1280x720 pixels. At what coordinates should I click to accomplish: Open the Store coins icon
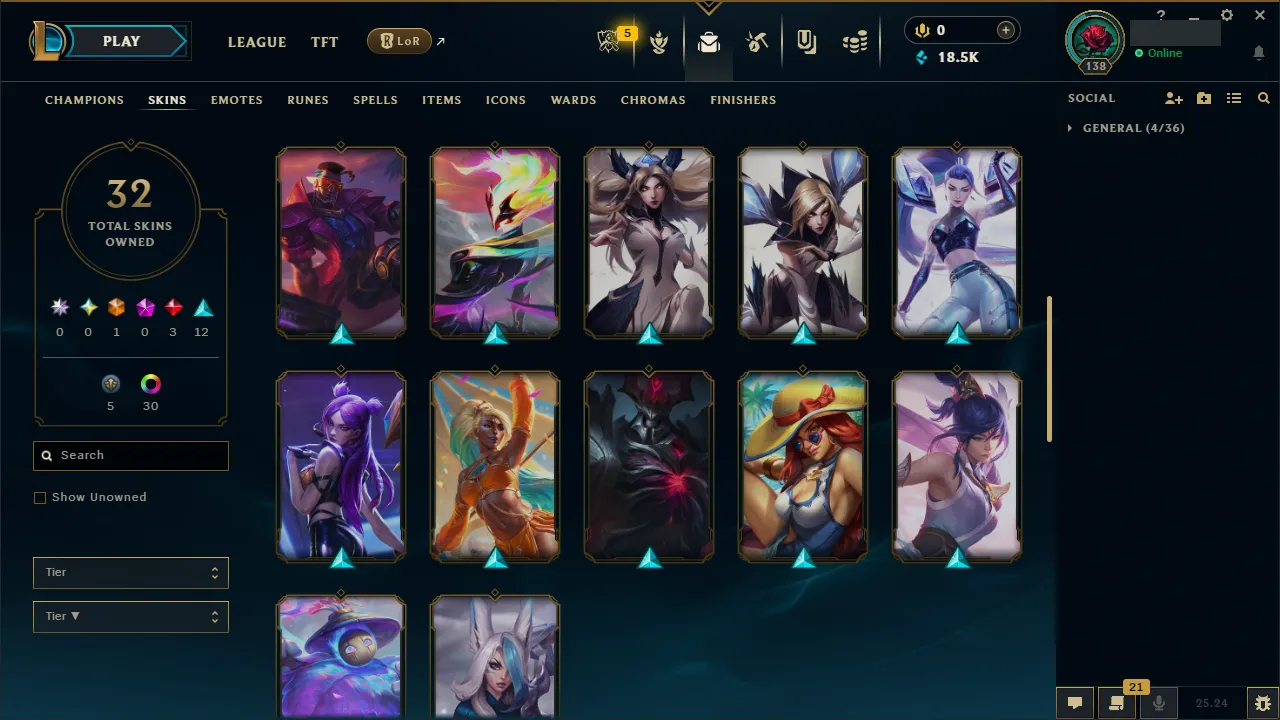[x=855, y=42]
